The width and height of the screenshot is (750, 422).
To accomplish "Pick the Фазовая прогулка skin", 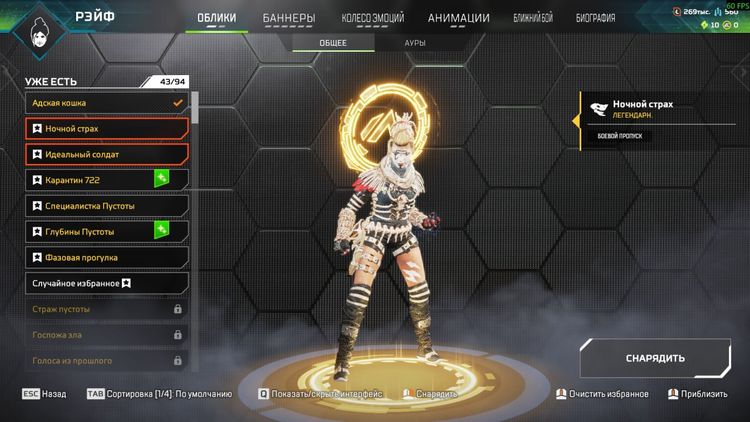I will [106, 257].
